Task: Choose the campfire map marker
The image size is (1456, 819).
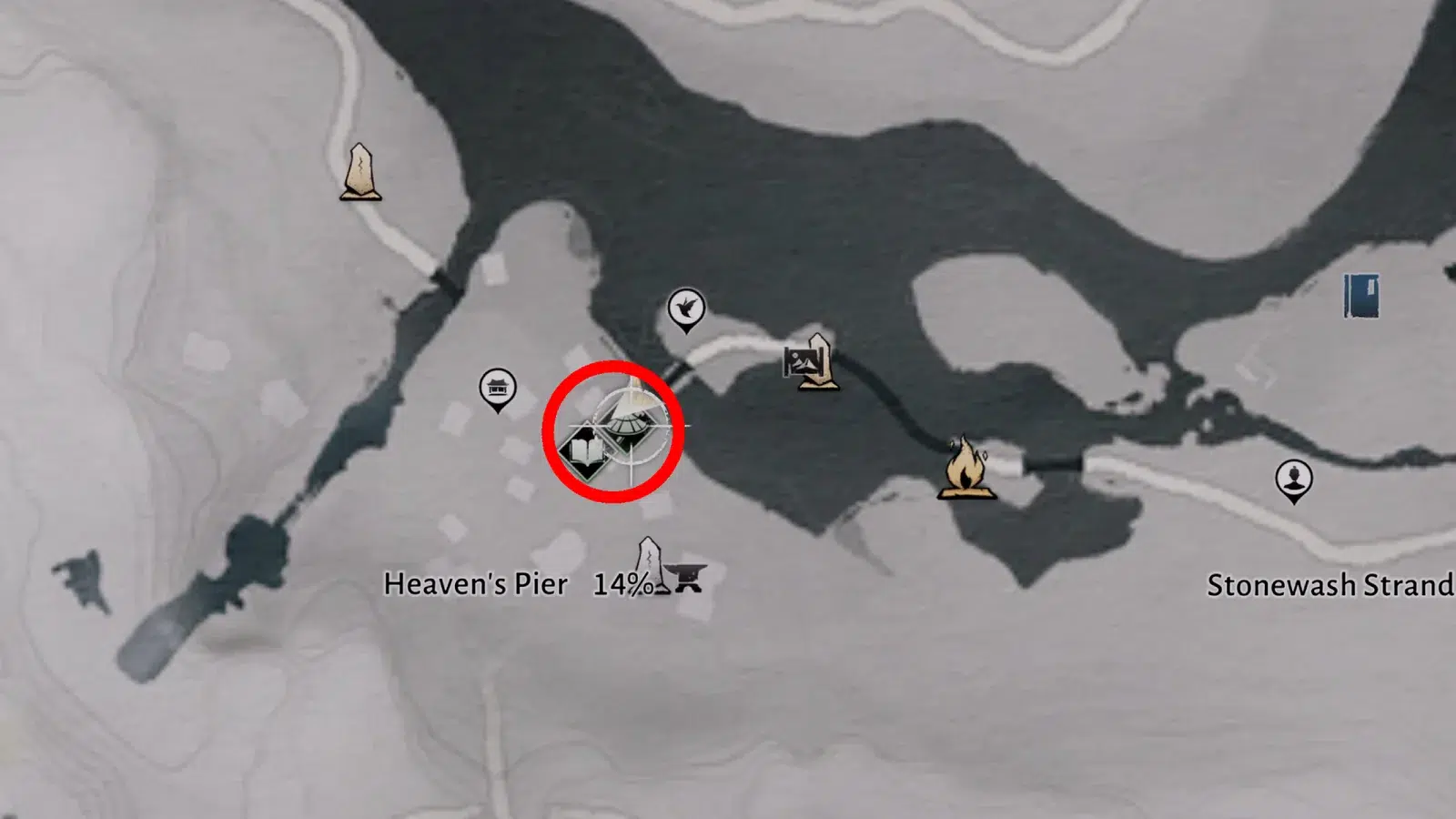Action: point(965,468)
